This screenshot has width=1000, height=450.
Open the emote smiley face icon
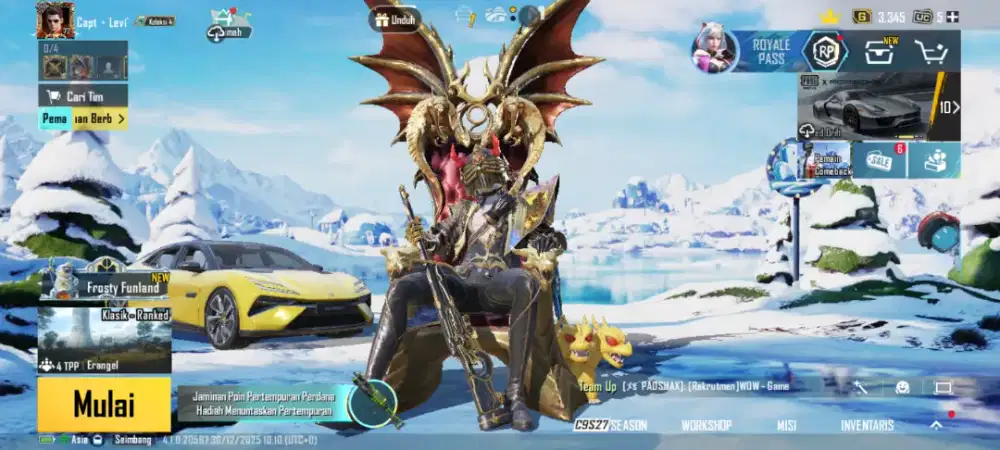click(902, 387)
